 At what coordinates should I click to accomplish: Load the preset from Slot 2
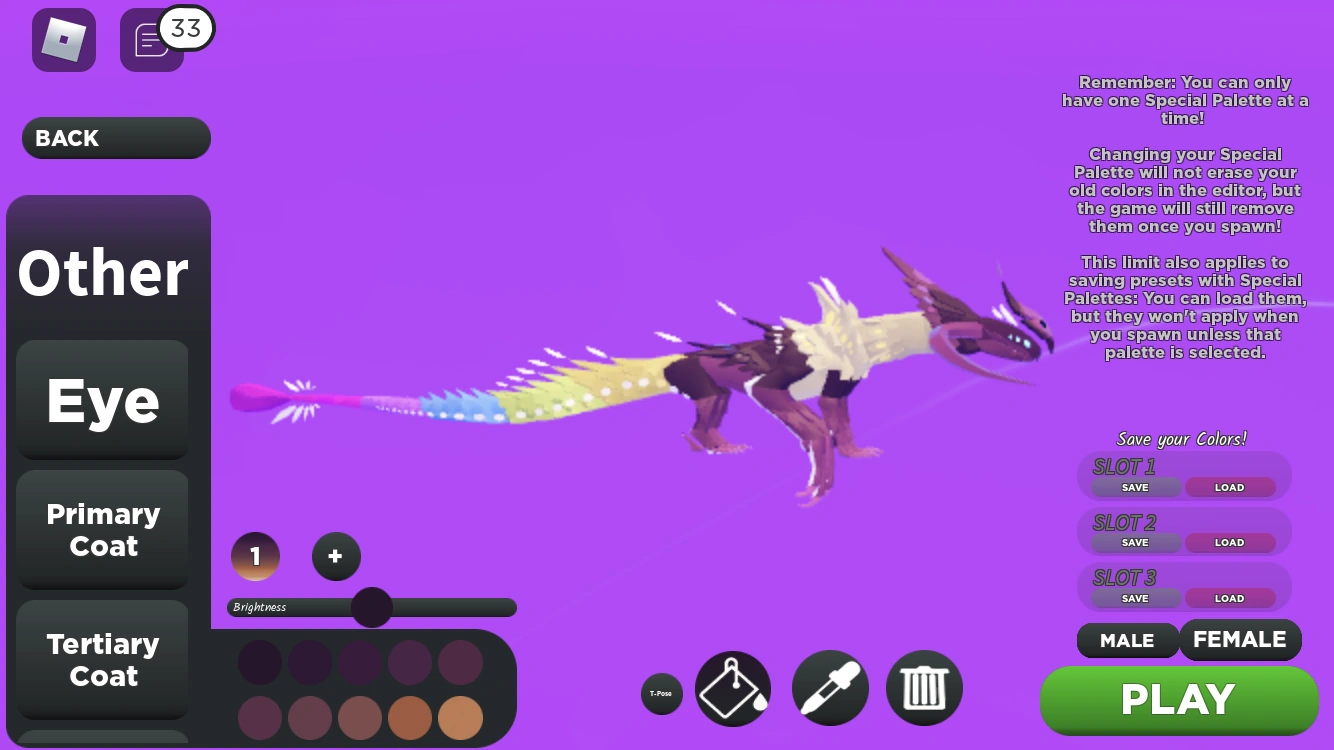pos(1229,542)
